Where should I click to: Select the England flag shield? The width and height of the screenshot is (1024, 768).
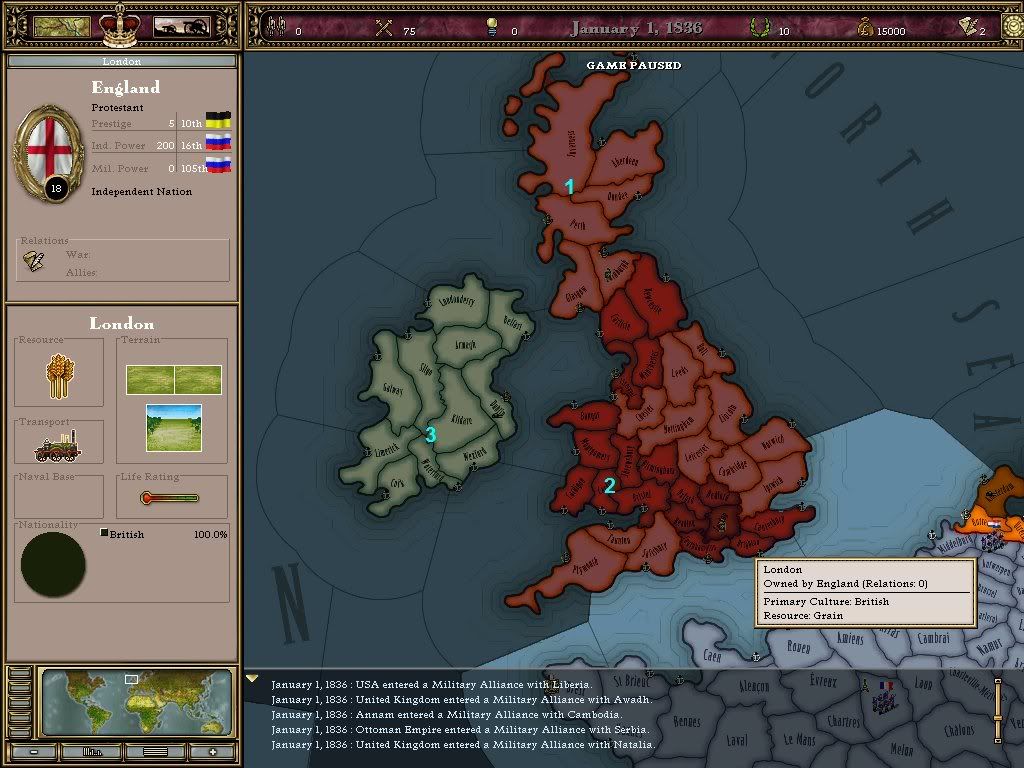(47, 151)
